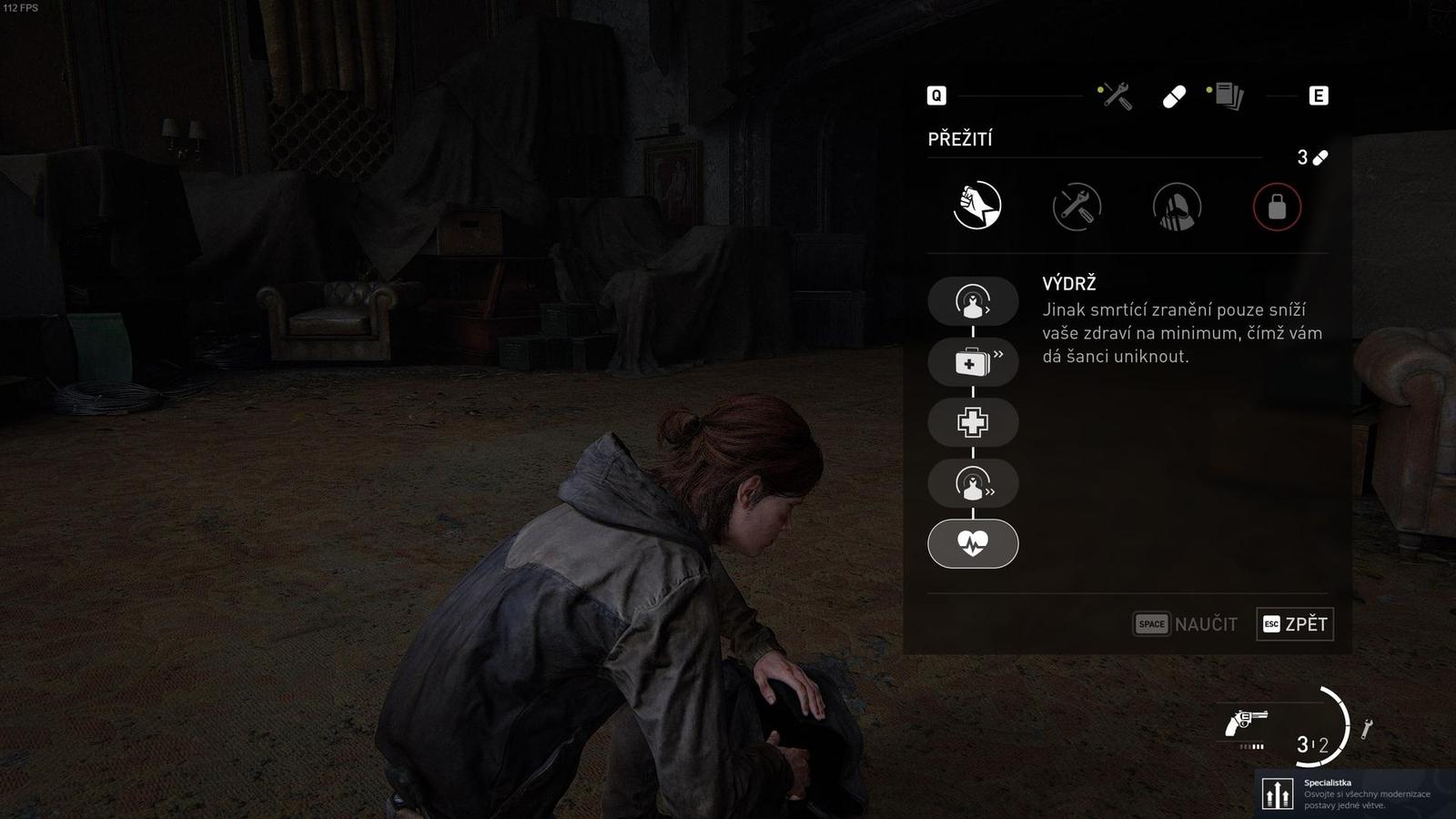Go back with the ZPĚT button
The width and height of the screenshot is (1456, 819).
coord(1295,624)
